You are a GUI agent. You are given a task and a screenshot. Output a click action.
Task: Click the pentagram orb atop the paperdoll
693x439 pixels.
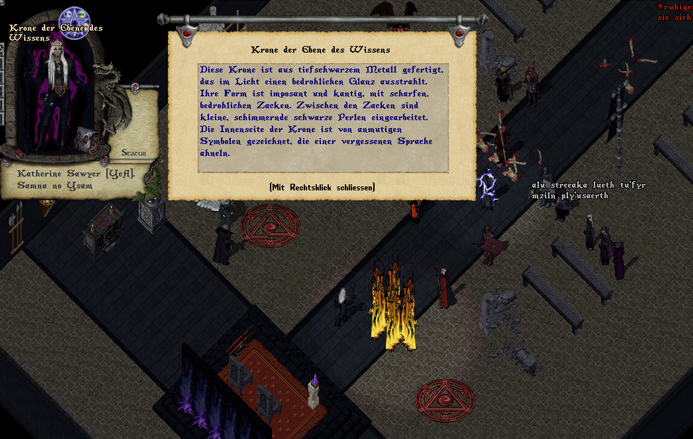click(x=74, y=20)
